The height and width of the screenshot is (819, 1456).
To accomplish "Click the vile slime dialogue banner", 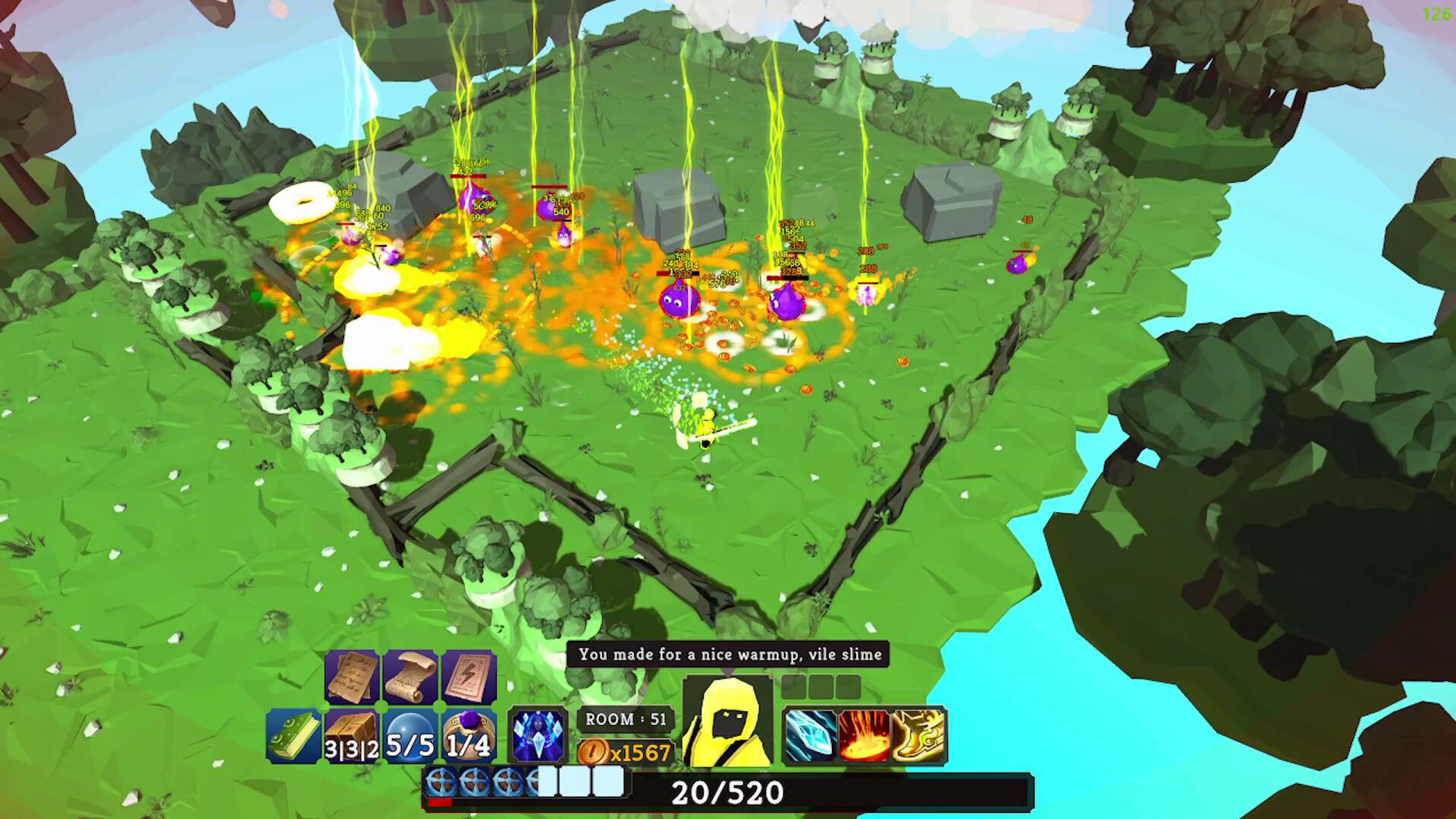I will pyautogui.click(x=728, y=654).
